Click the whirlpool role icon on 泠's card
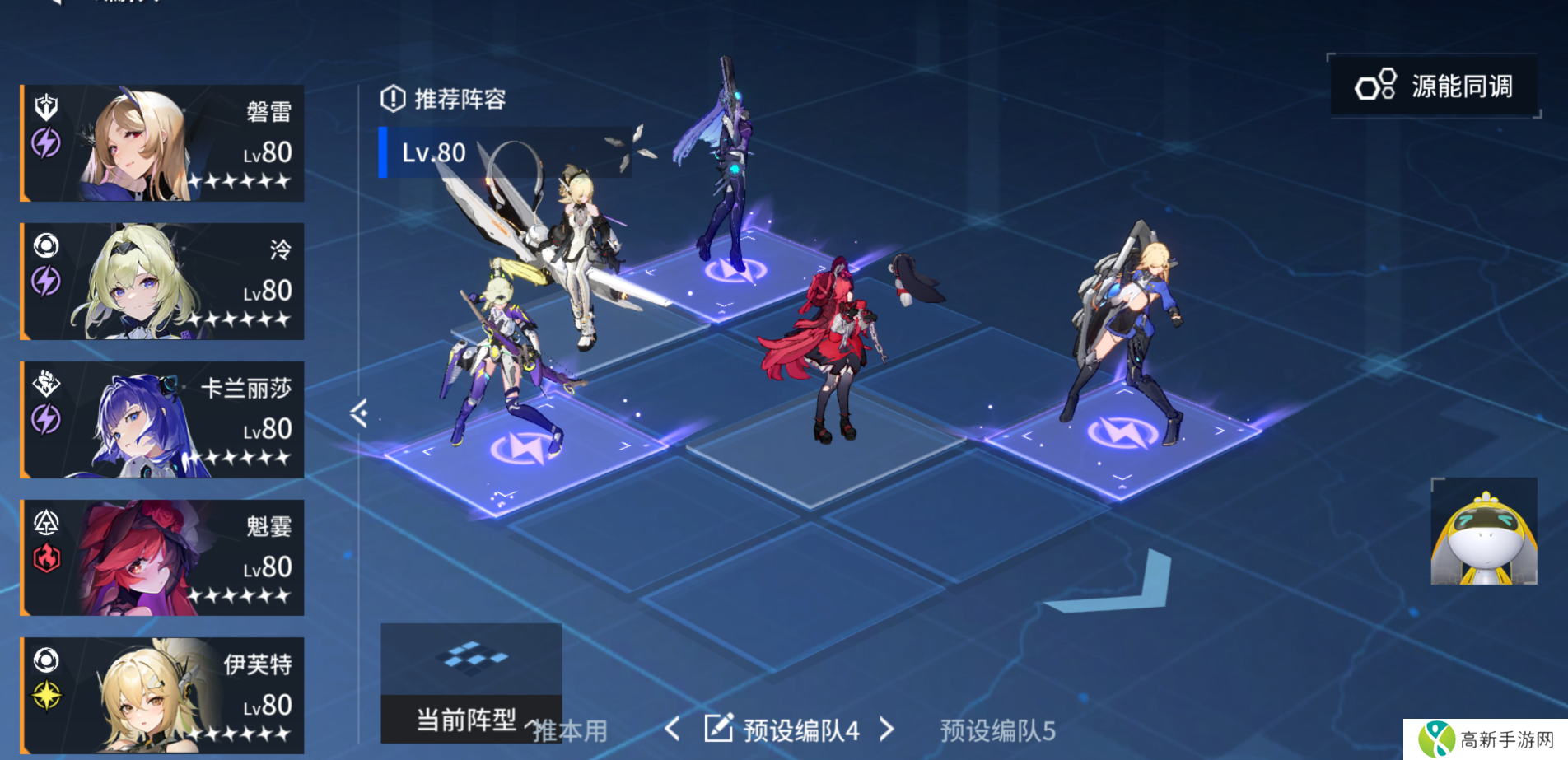 tap(47, 245)
